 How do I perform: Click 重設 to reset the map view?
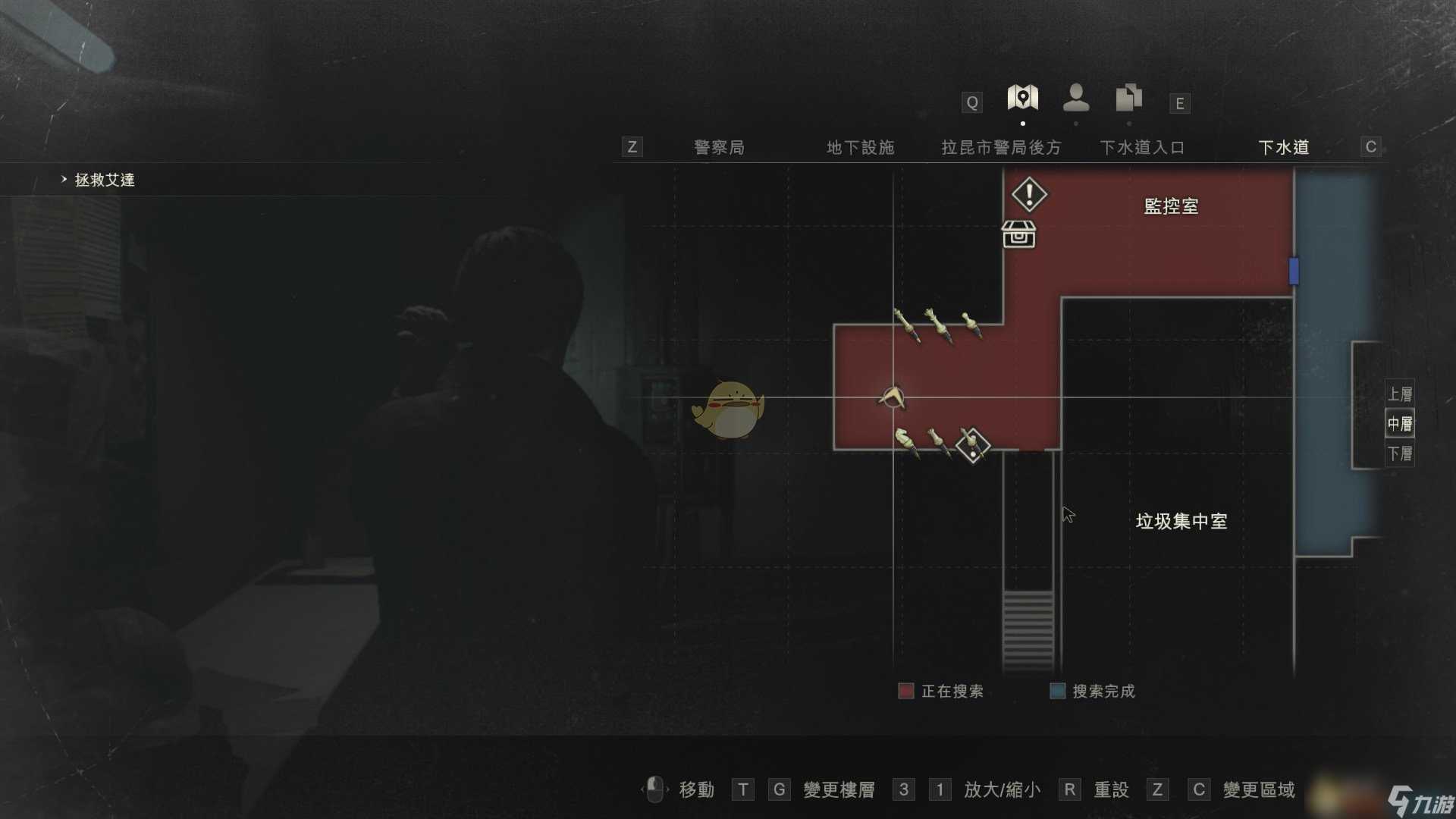[x=1109, y=789]
